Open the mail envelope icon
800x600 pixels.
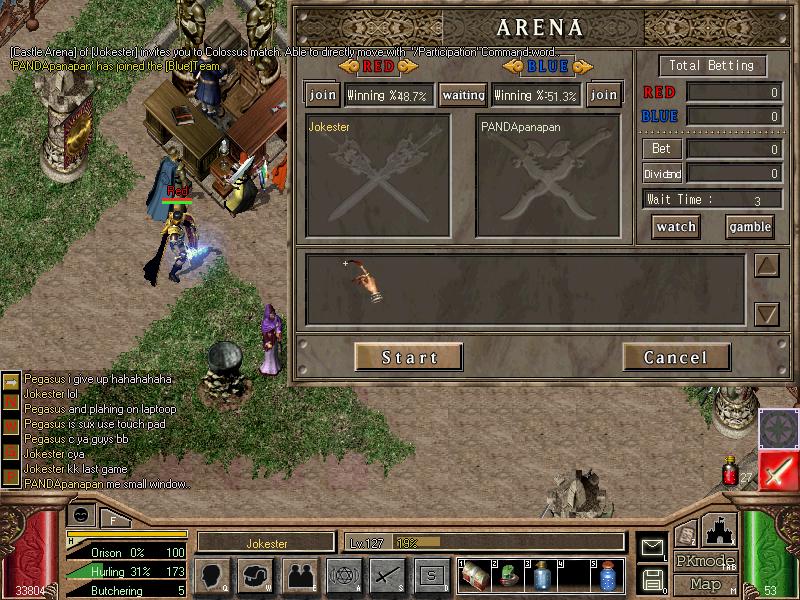click(654, 546)
